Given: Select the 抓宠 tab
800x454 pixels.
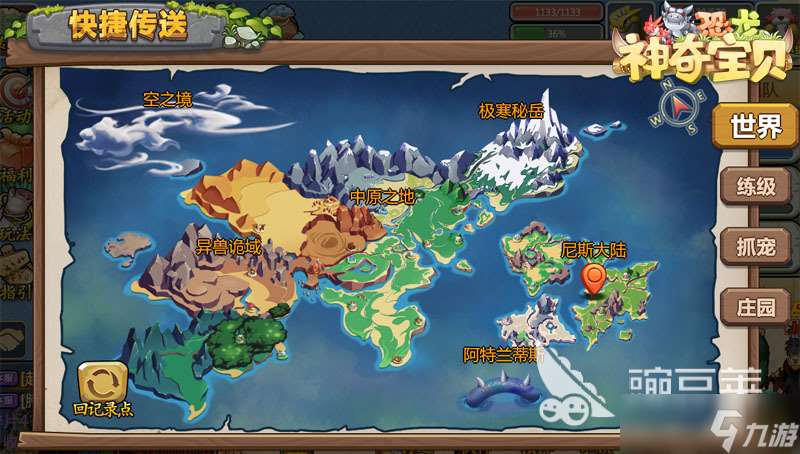Looking at the screenshot, I should click(x=755, y=246).
